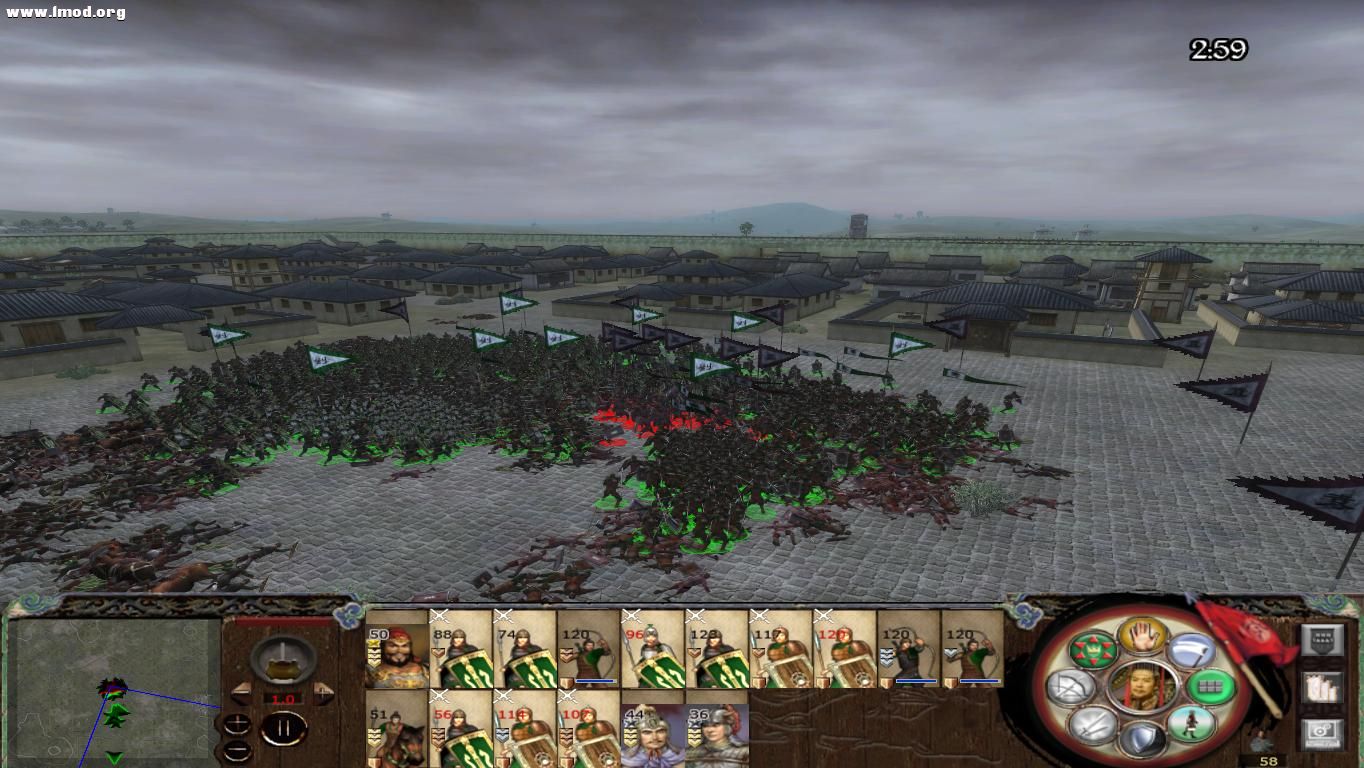Image resolution: width=1364 pixels, height=768 pixels.
Task: Zoom out the minimap with the minus button
Action: (237, 751)
